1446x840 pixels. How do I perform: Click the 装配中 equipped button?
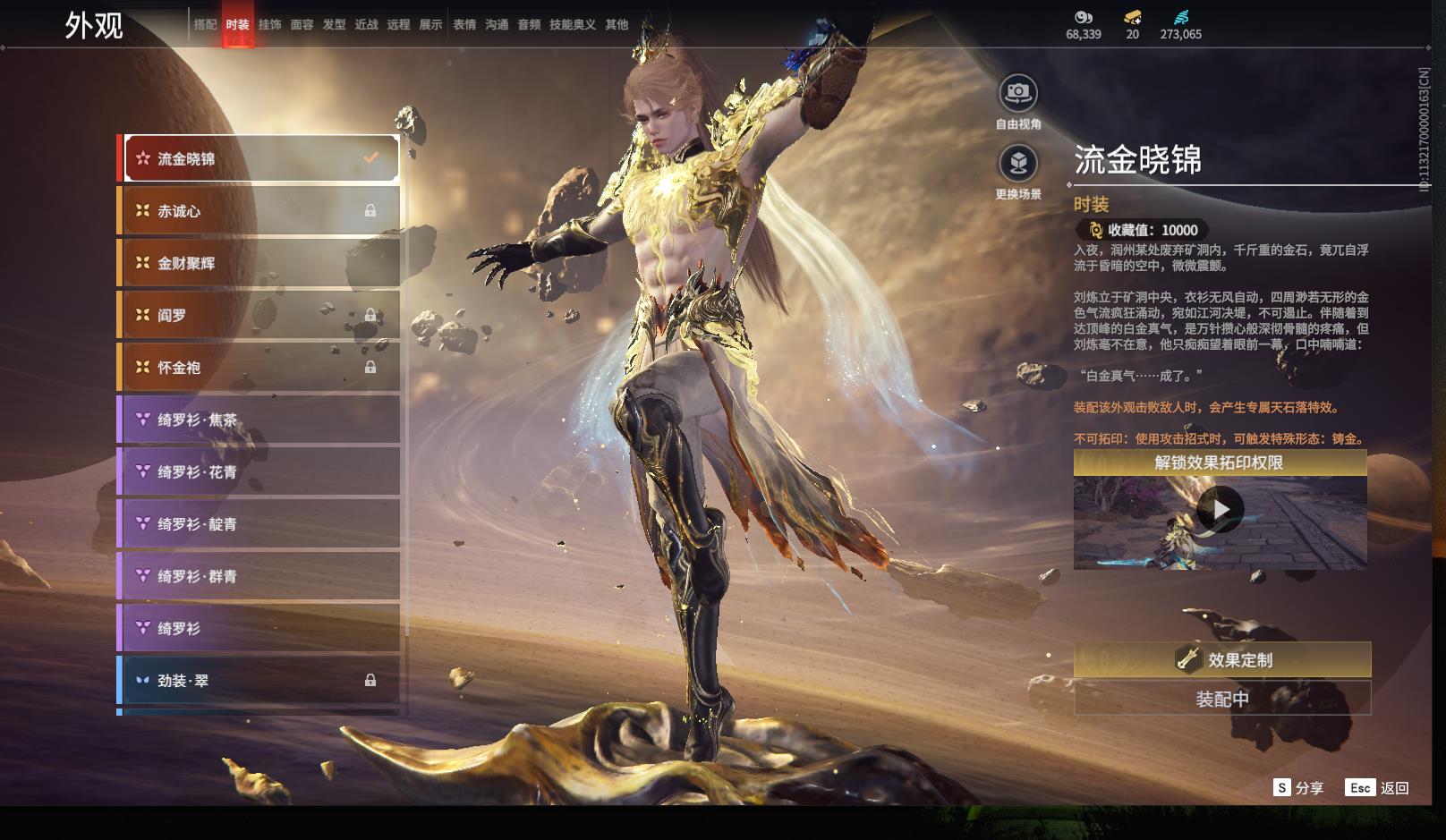1221,699
